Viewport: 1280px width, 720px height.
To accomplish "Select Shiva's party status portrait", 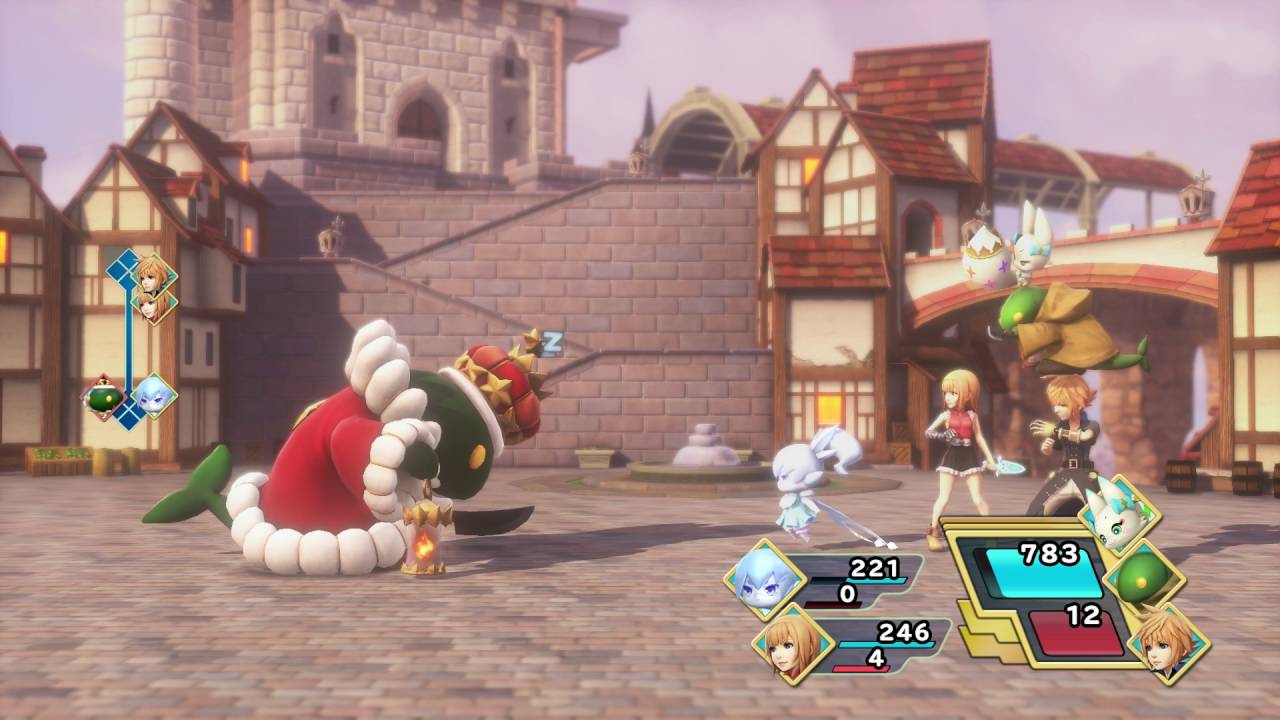I will pyautogui.click(x=765, y=579).
